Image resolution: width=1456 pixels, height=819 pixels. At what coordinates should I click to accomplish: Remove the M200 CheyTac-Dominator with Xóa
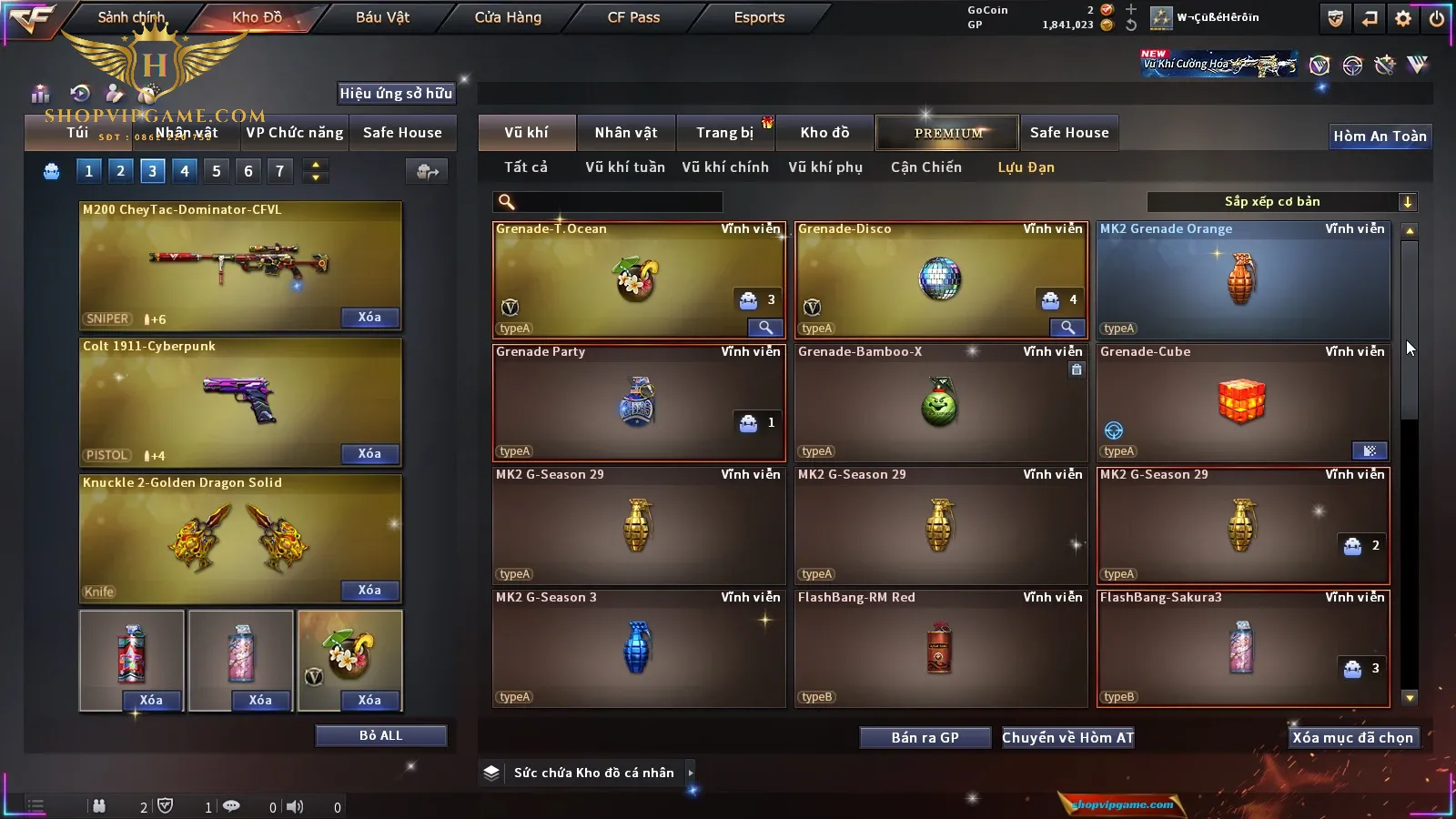[x=369, y=318]
